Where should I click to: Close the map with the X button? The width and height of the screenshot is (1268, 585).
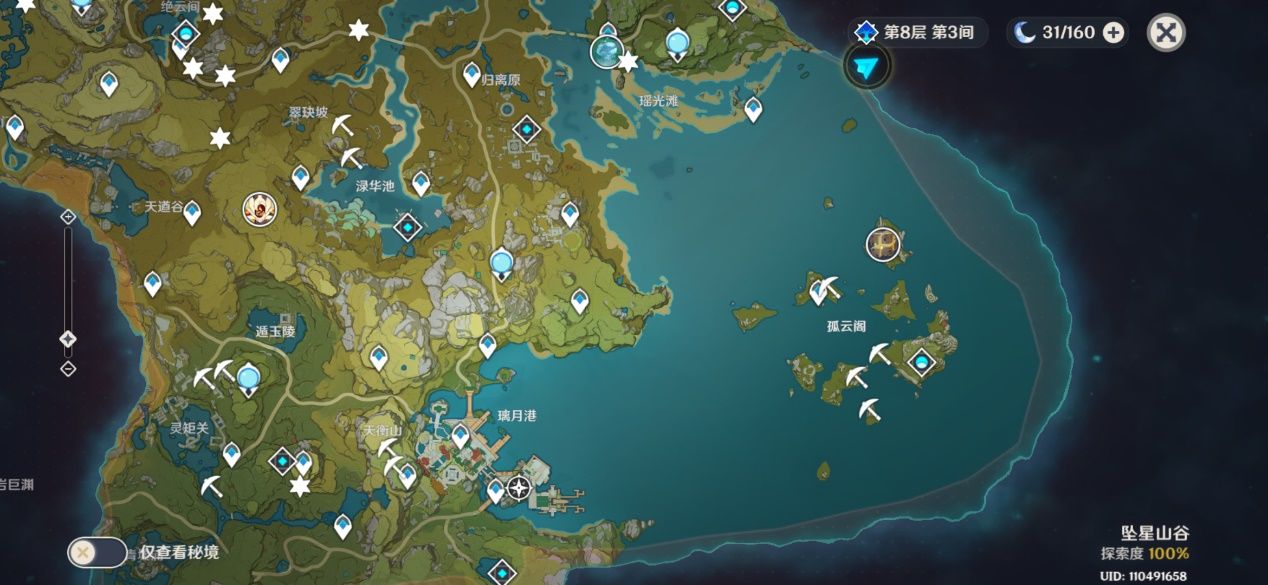1165,33
